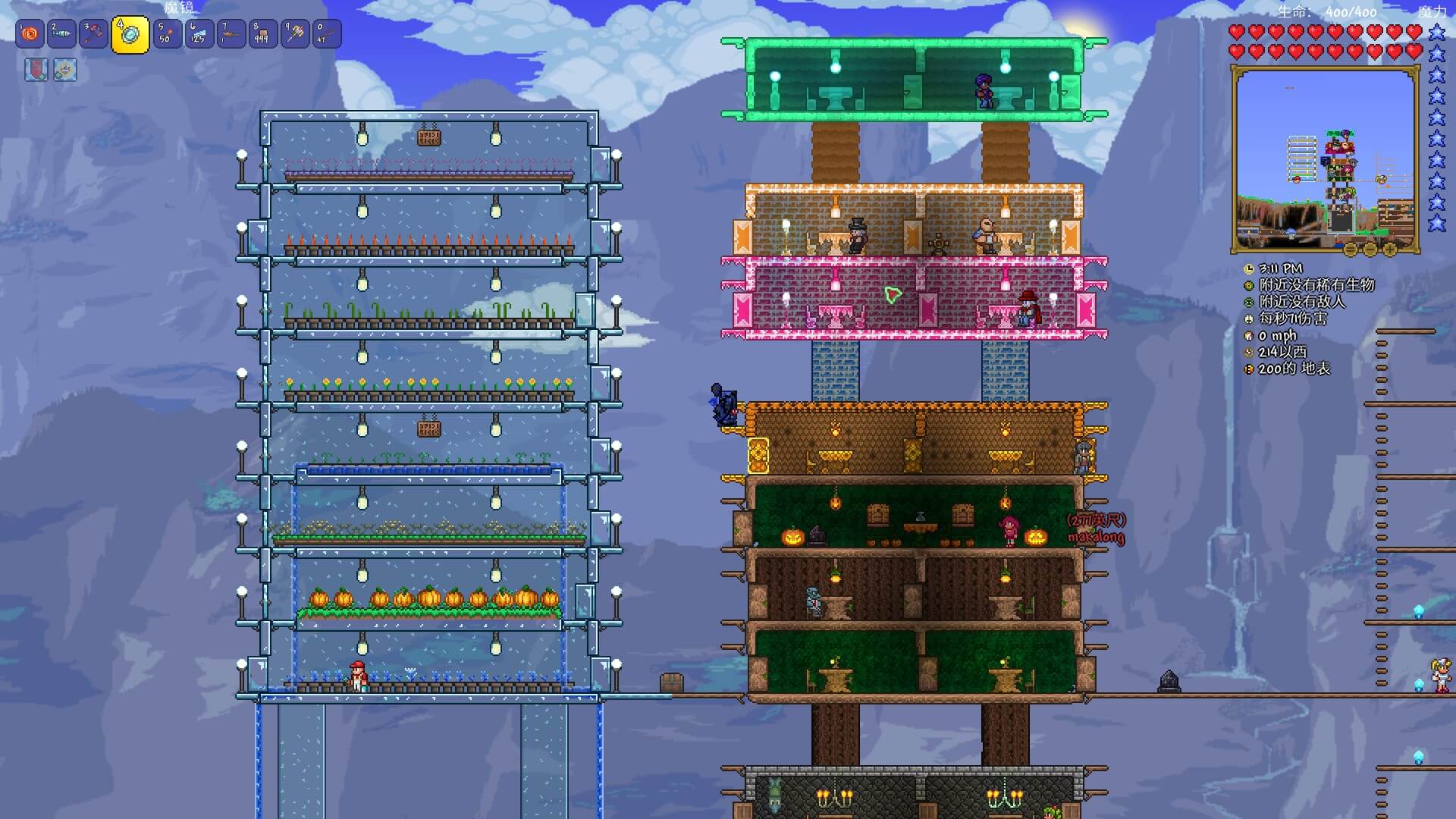This screenshot has width=1456, height=819.
Task: Select the drill weapon in slot 2
Action: [61, 34]
